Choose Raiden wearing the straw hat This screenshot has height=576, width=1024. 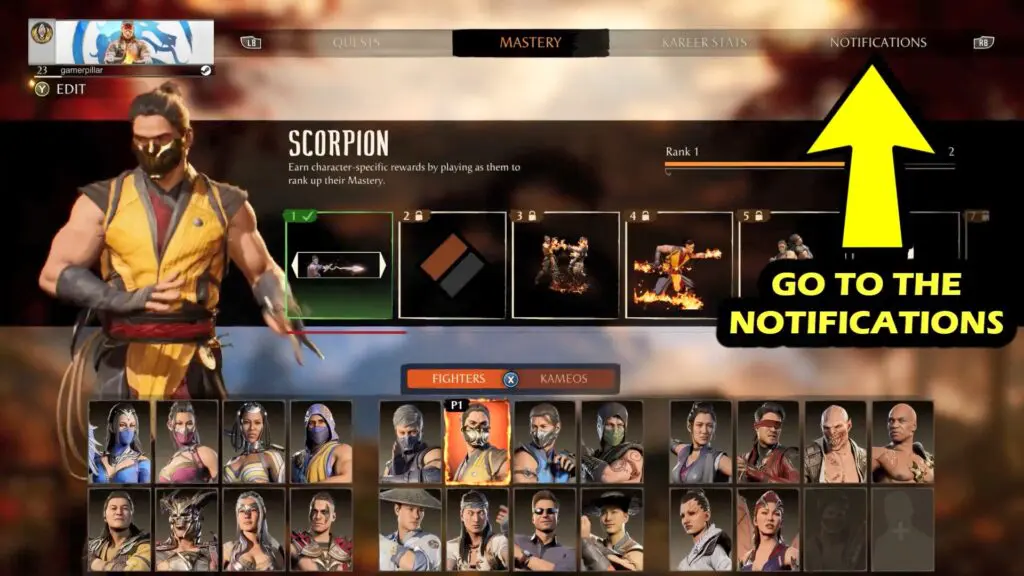coord(410,529)
